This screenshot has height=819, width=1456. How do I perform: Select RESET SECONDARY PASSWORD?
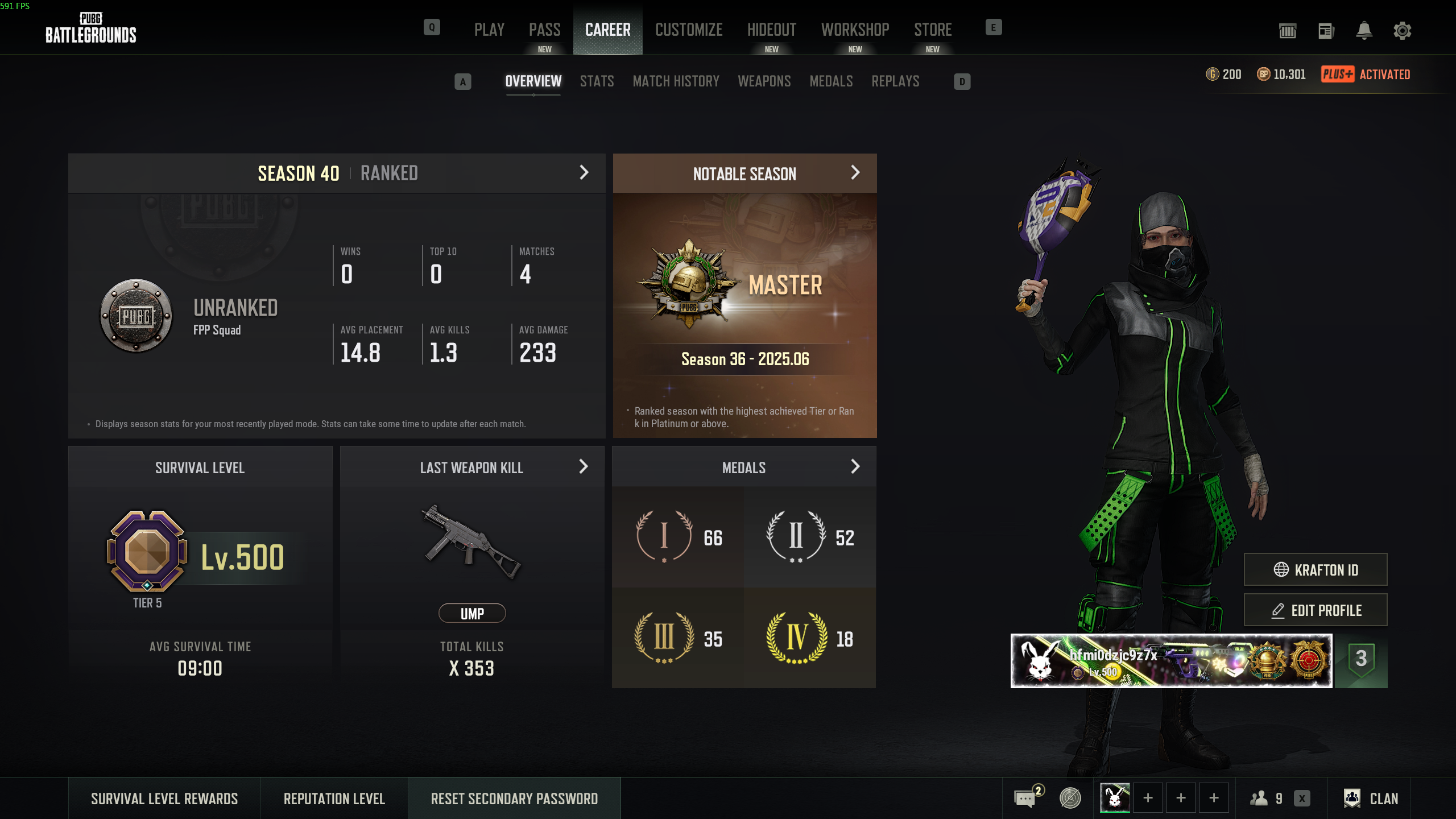click(x=514, y=799)
